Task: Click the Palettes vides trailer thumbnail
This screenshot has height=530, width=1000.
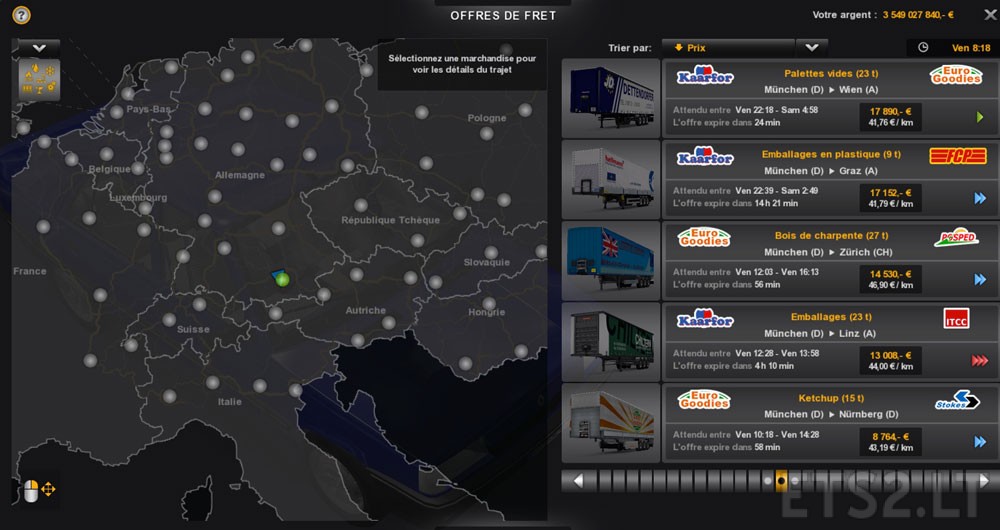Action: [611, 97]
